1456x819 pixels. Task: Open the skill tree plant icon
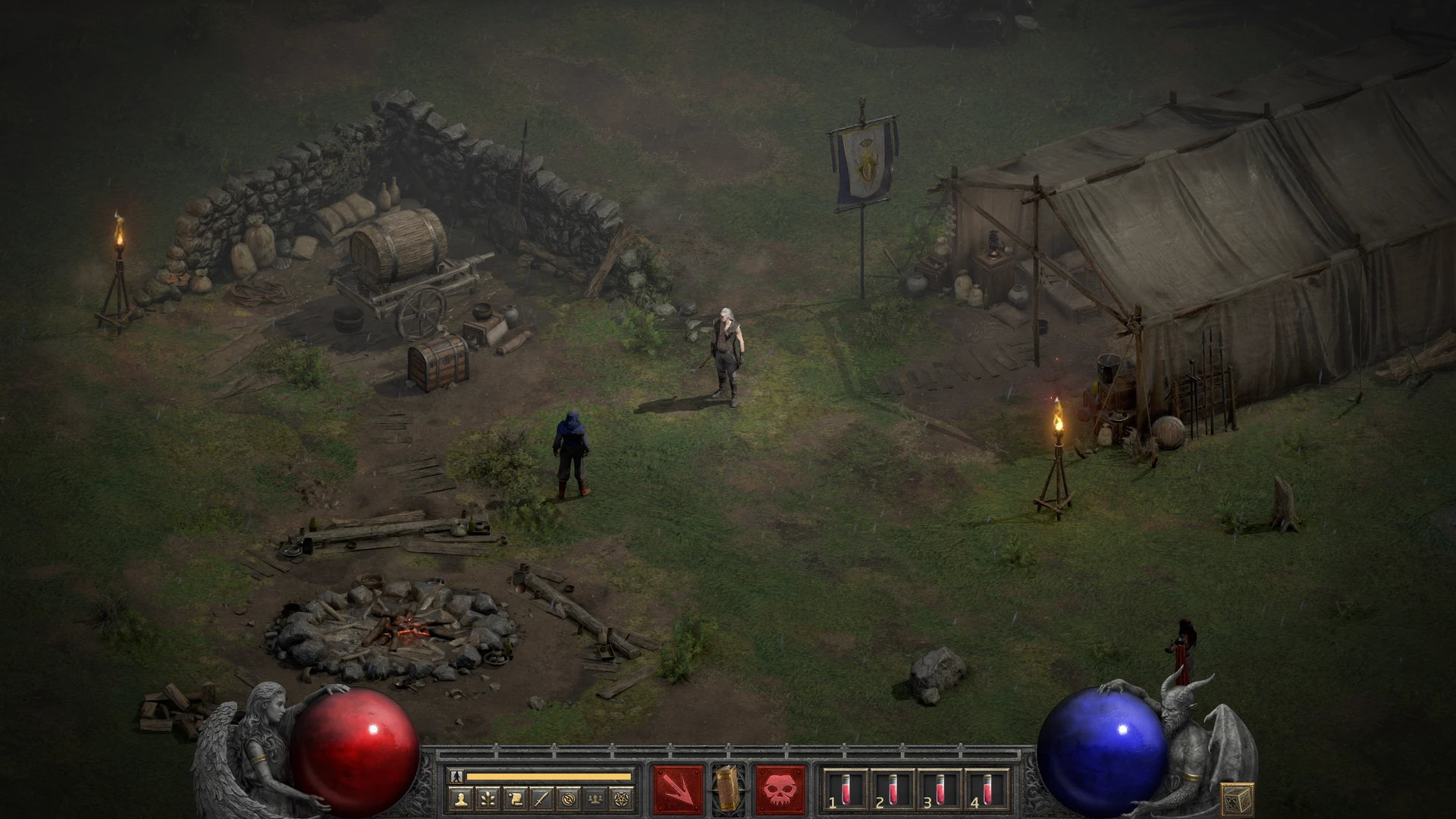pyautogui.click(x=488, y=798)
